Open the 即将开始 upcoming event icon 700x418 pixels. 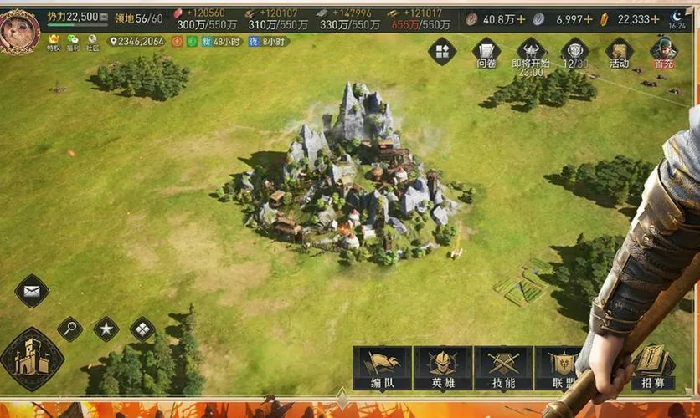pyautogui.click(x=532, y=53)
